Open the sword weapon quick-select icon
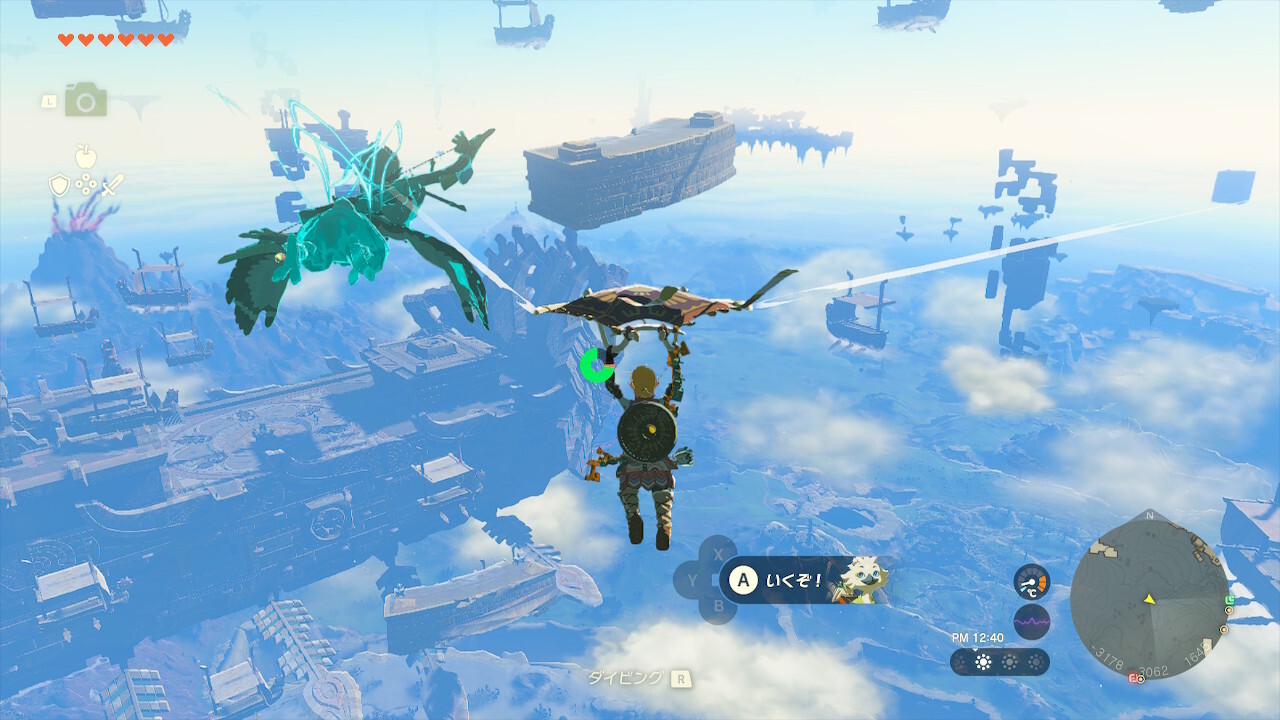 (112, 185)
